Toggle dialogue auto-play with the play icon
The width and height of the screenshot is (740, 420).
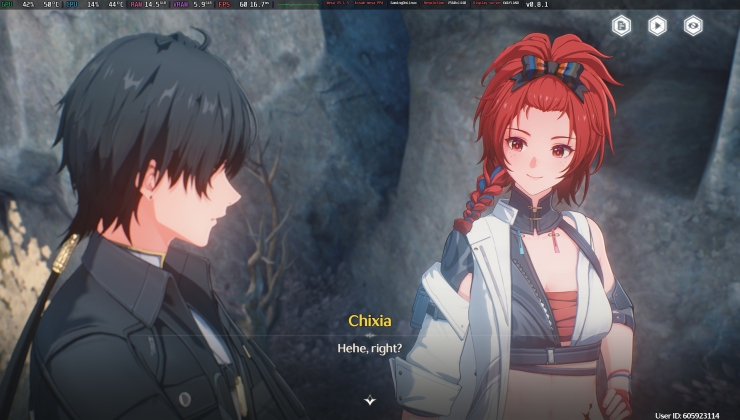click(x=657, y=26)
